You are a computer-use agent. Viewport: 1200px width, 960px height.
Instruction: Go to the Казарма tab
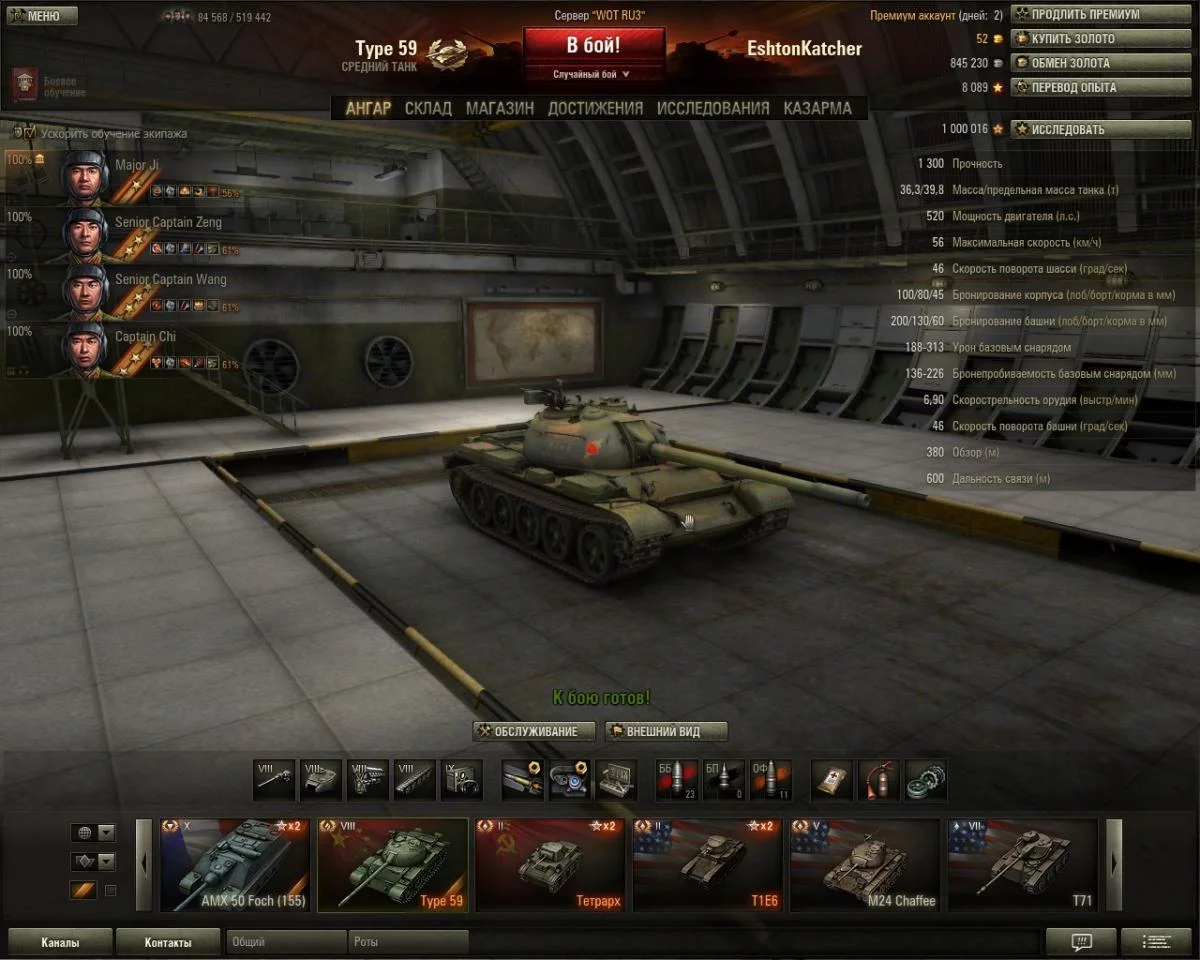[x=817, y=108]
